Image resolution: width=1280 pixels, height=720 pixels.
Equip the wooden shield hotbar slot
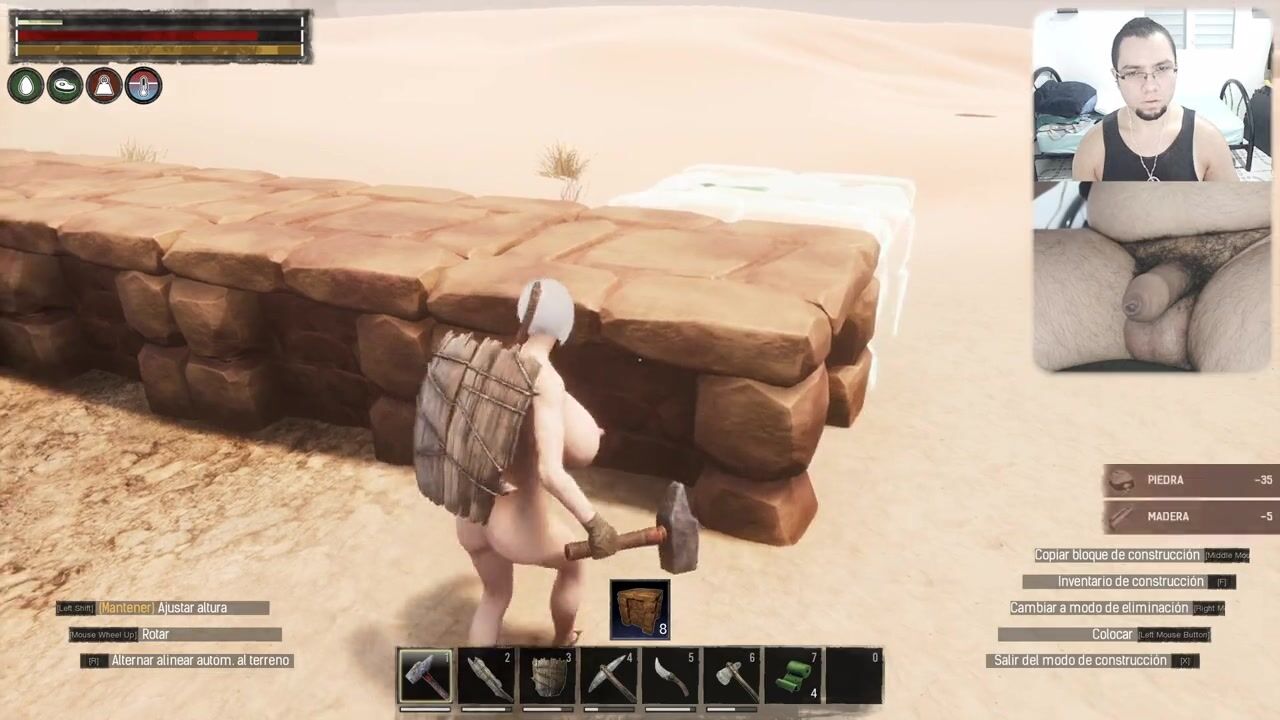pyautogui.click(x=547, y=676)
